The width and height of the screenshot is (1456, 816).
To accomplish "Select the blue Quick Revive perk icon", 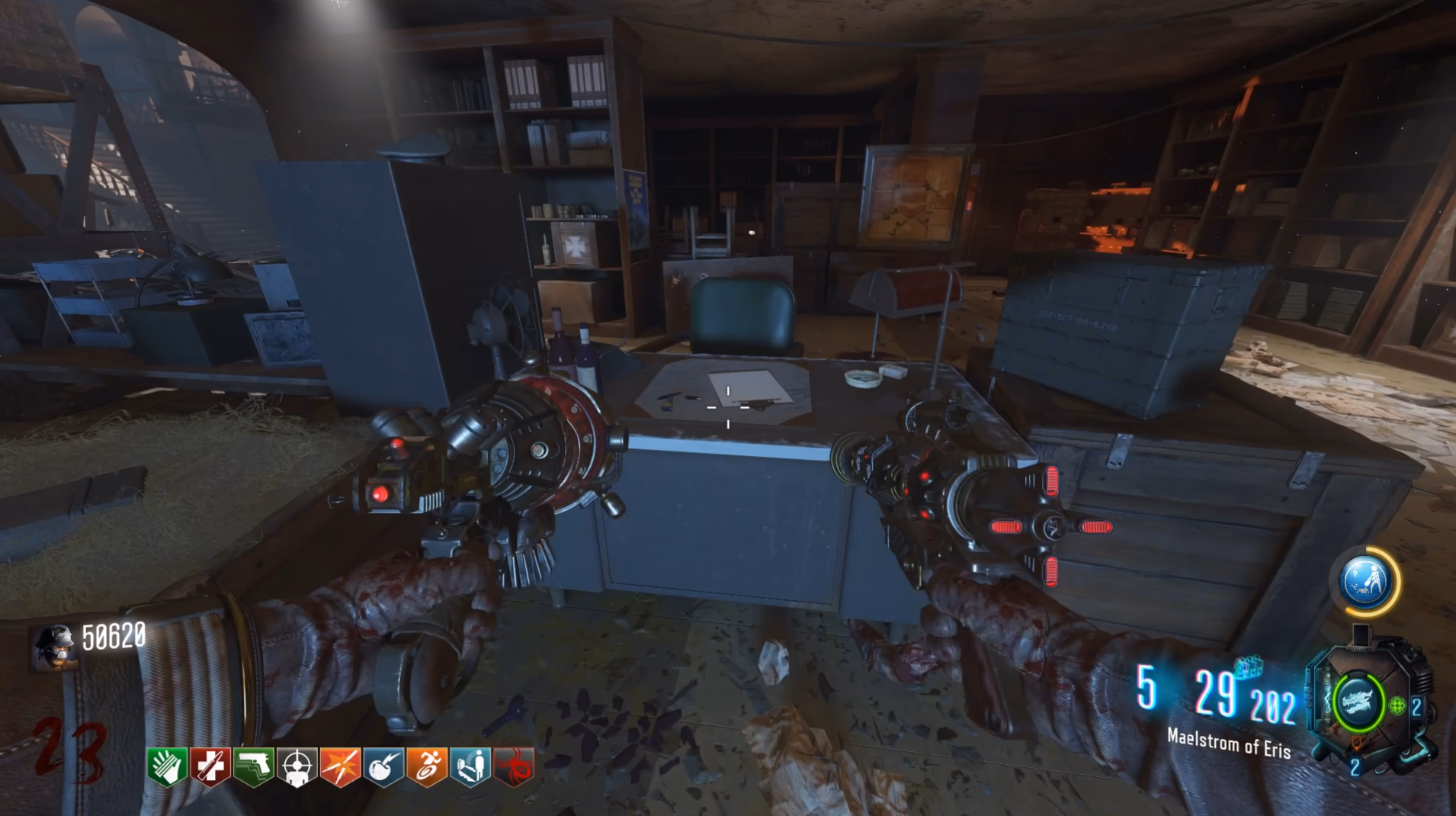I will tap(470, 766).
